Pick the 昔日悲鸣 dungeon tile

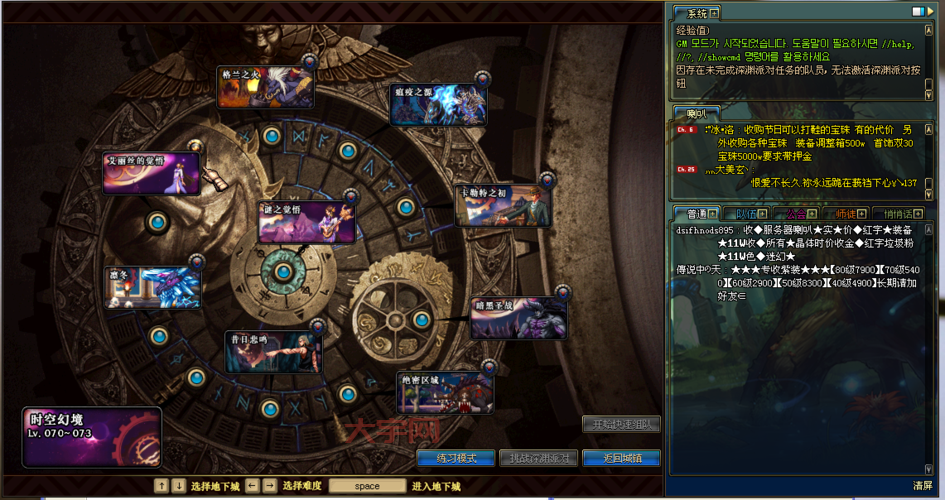[x=273, y=352]
